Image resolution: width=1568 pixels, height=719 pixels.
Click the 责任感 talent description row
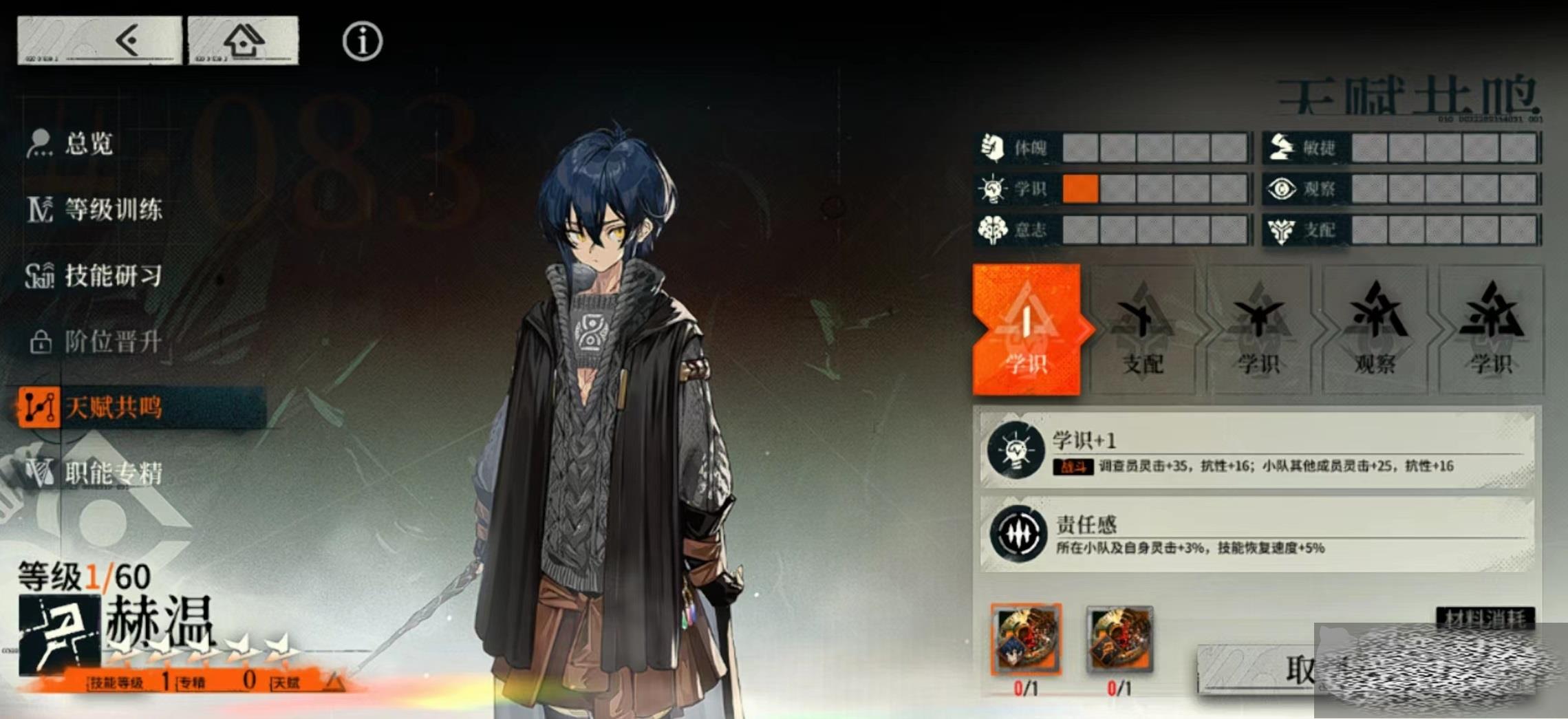point(1256,535)
